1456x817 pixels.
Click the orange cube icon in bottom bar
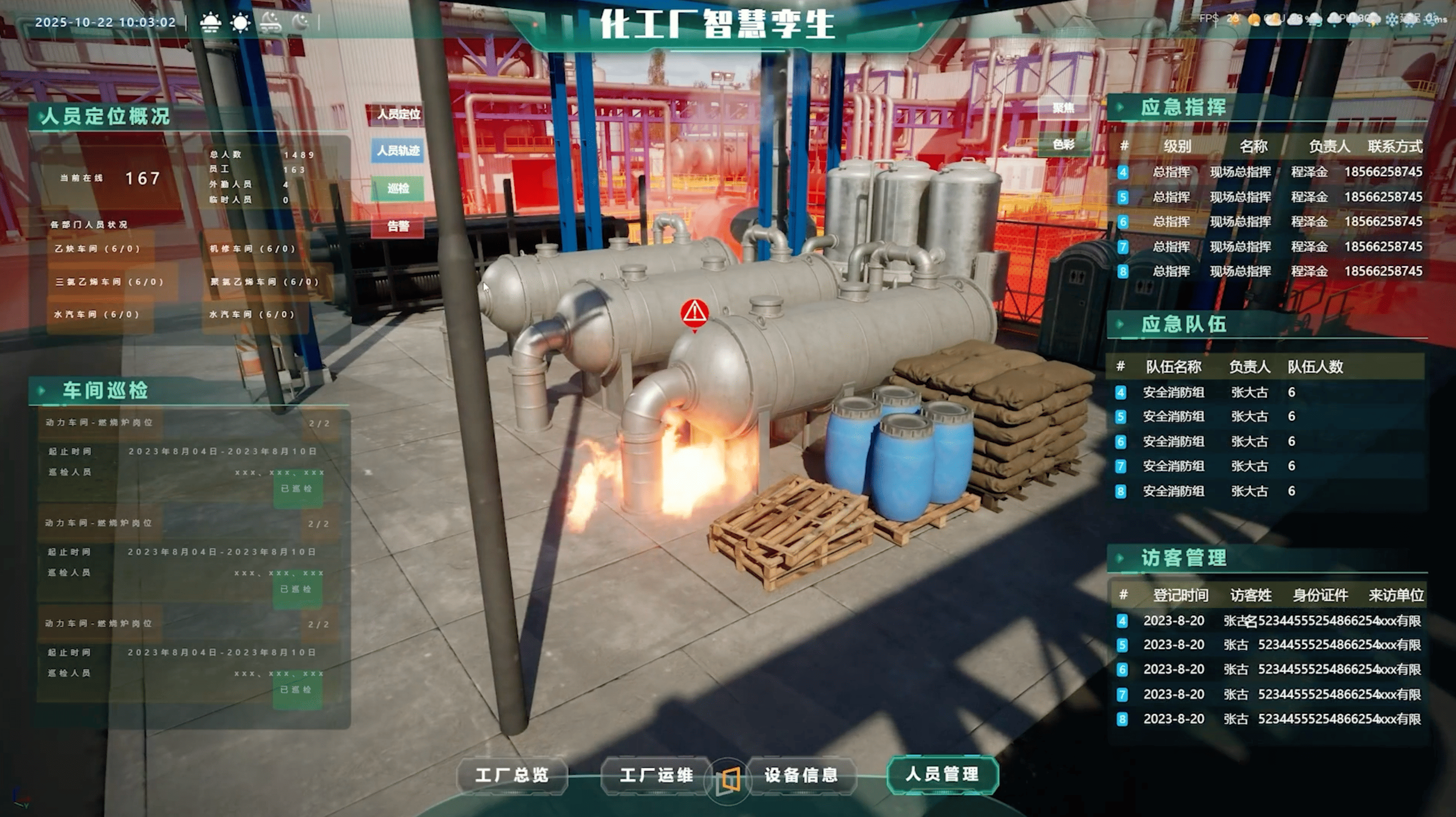[728, 781]
